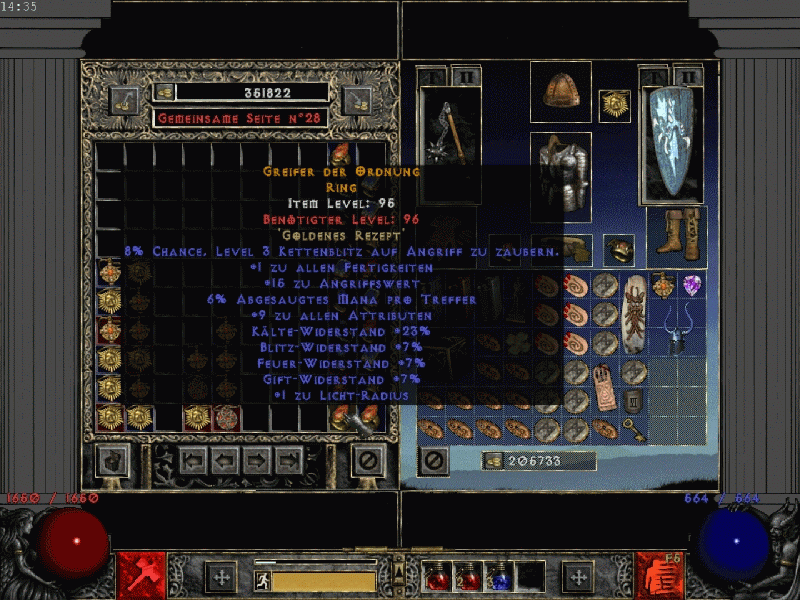Use the blue mana potion in belt

pyautogui.click(x=498, y=577)
